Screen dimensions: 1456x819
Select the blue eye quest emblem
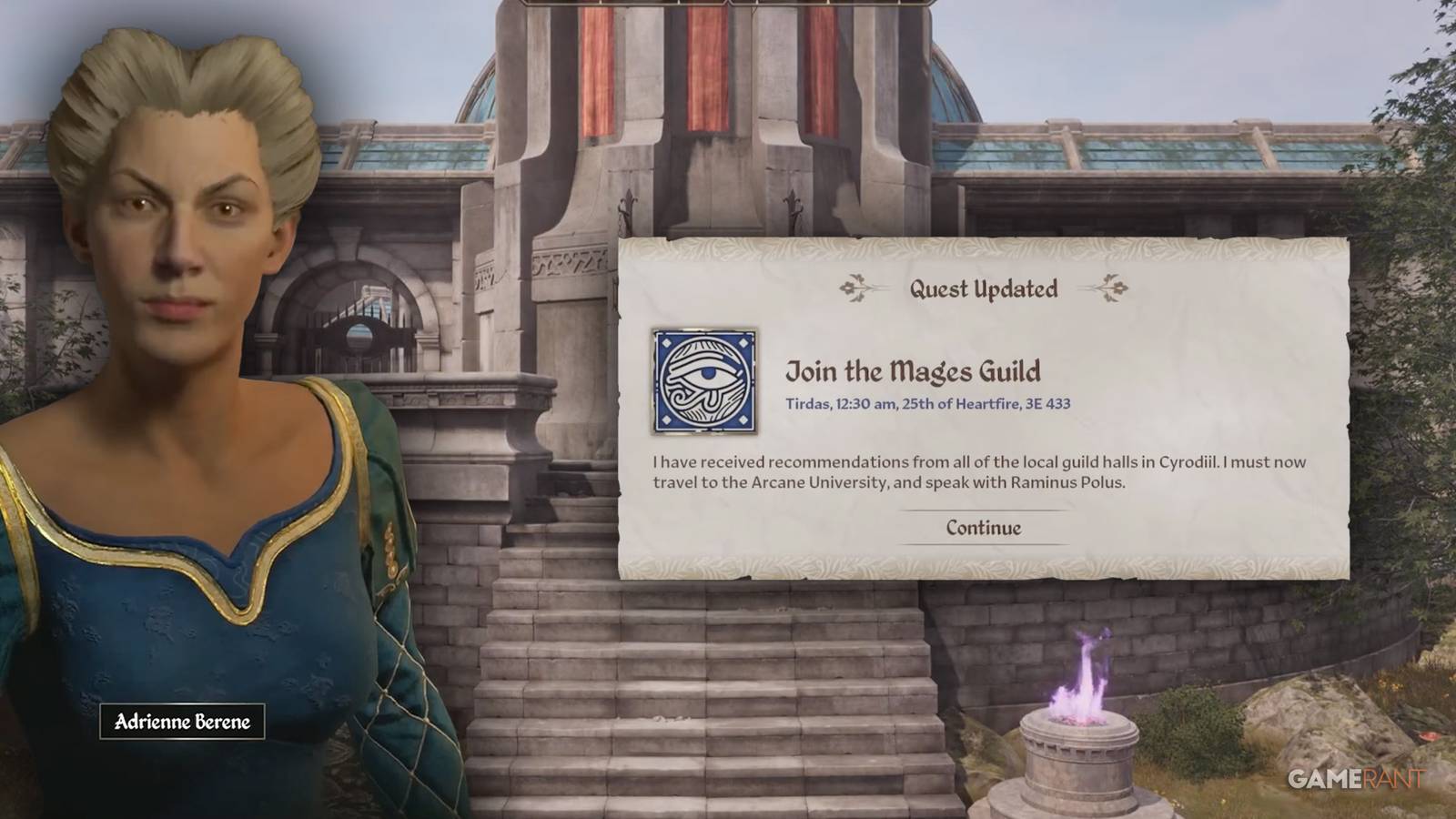705,373
